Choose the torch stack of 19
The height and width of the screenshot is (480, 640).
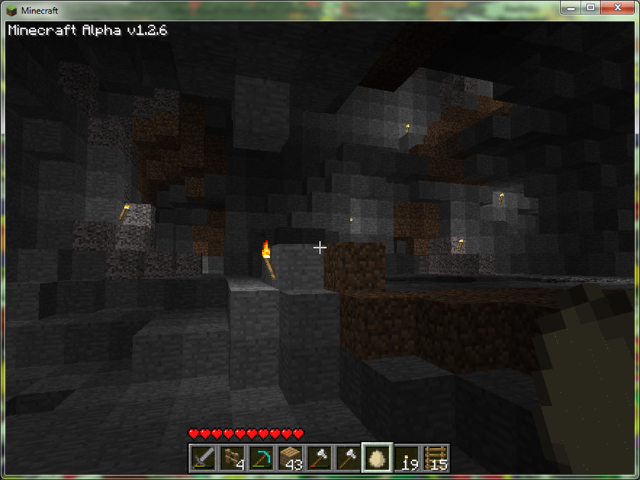point(406,458)
